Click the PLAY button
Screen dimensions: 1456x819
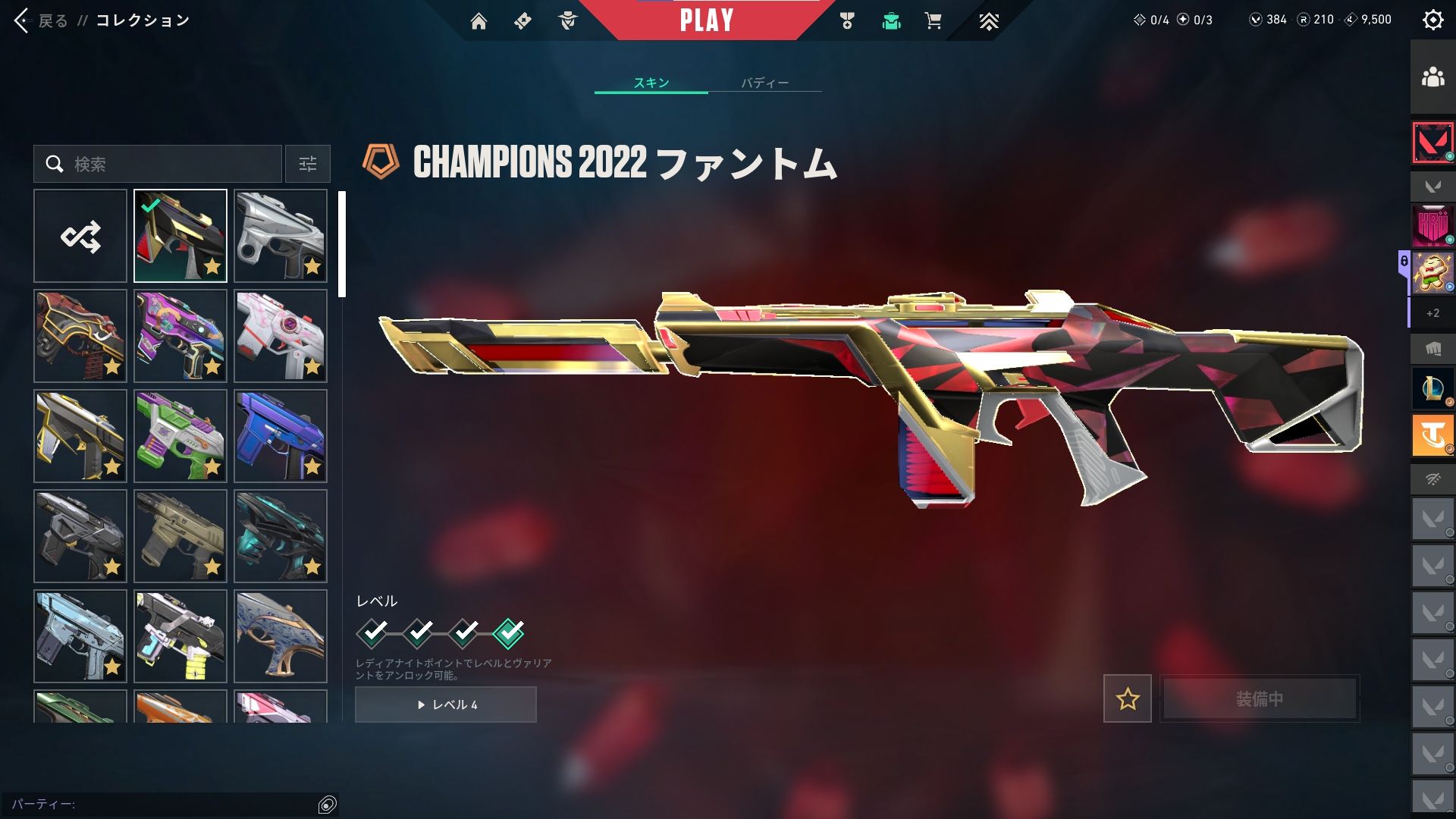(706, 20)
